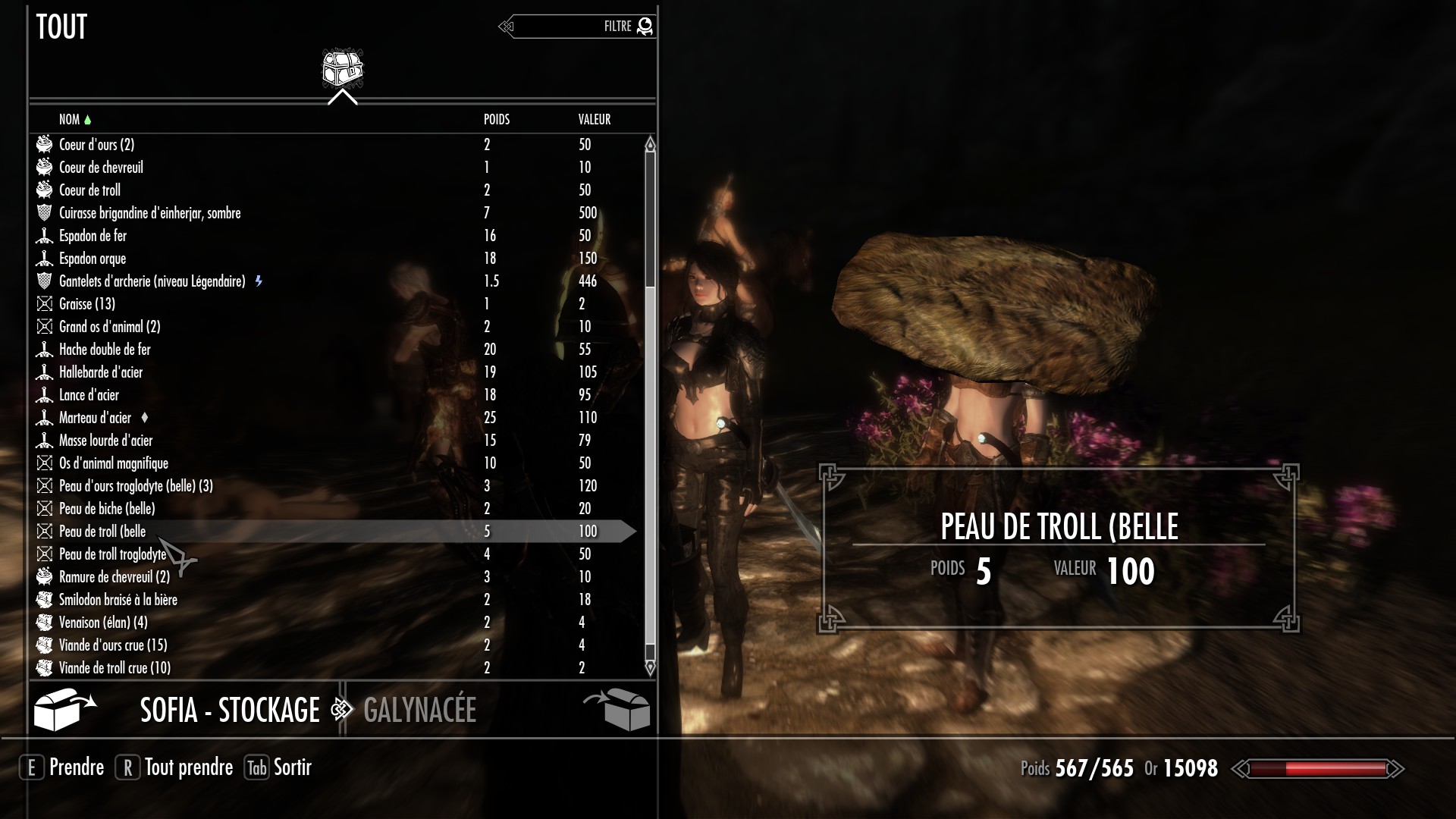Screen dimensions: 1456x819
Task: Pick Gantelets d'archerie (niveau Légendaire)
Action: point(152,281)
